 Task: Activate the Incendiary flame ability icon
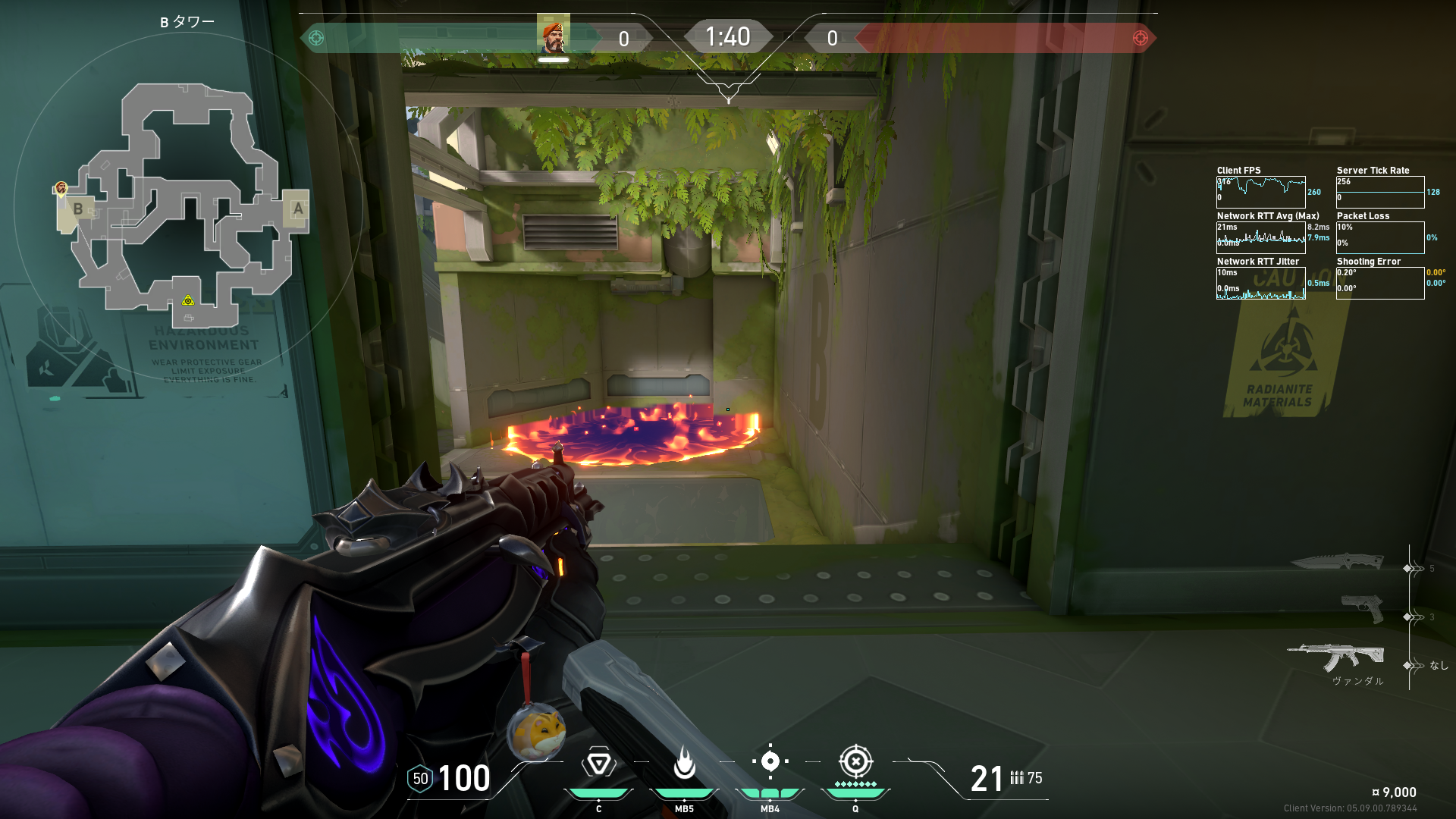pyautogui.click(x=684, y=763)
